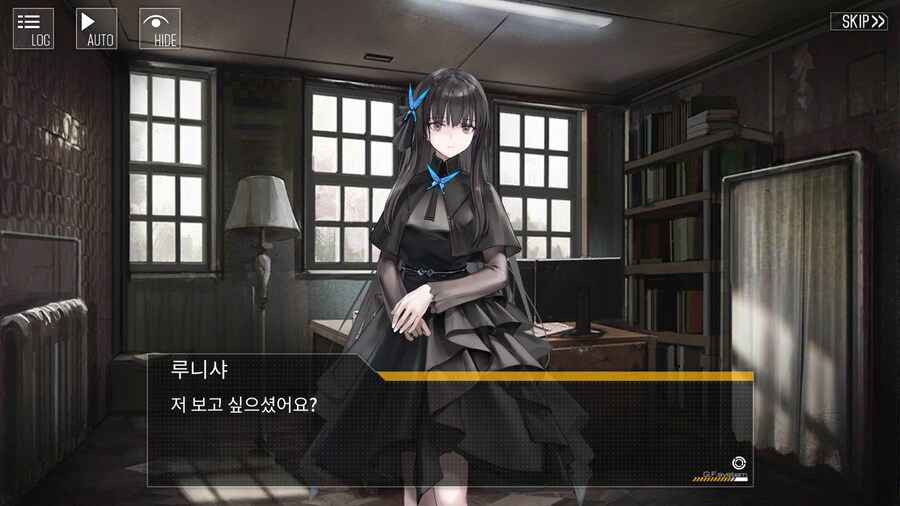
Task: Open the dialogue LOG
Action: click(x=33, y=28)
